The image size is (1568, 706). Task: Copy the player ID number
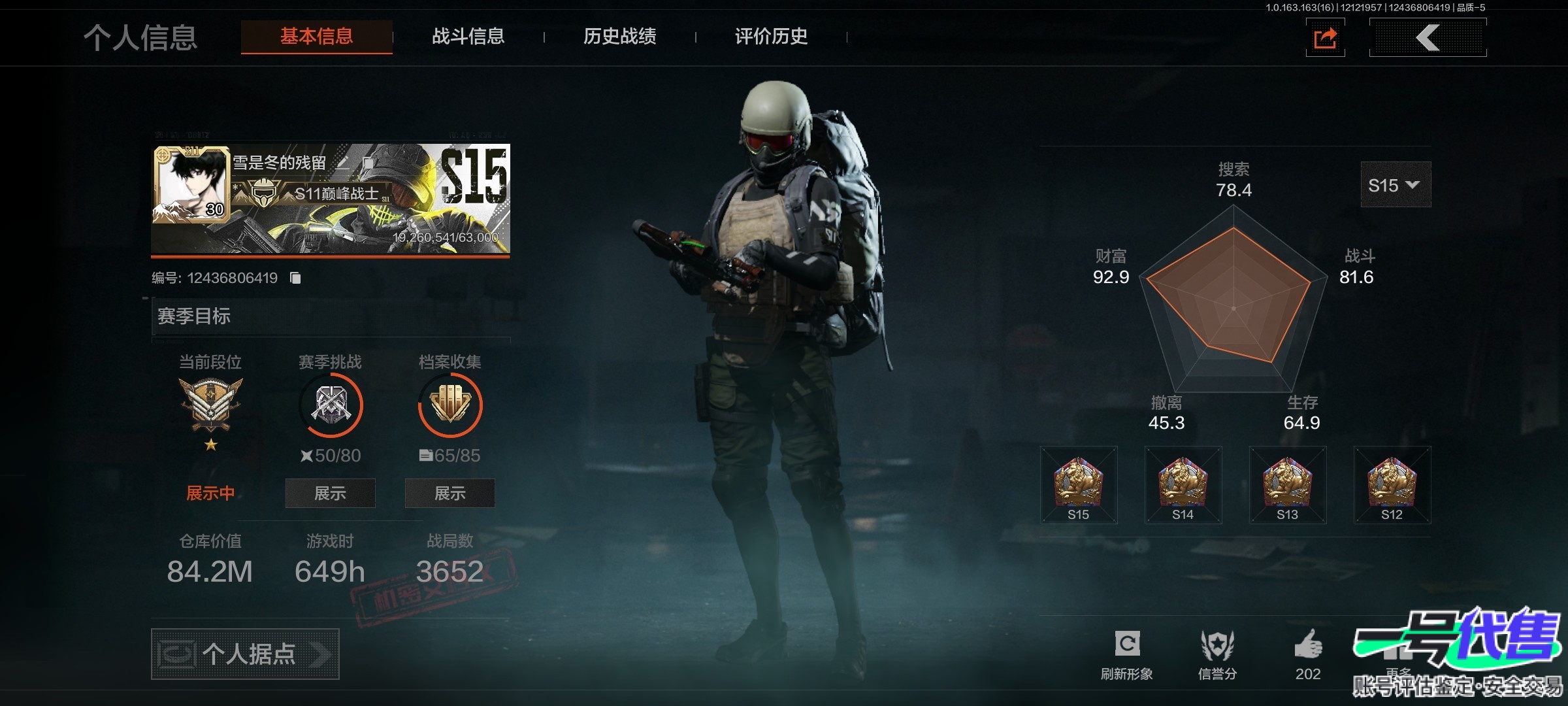point(295,278)
